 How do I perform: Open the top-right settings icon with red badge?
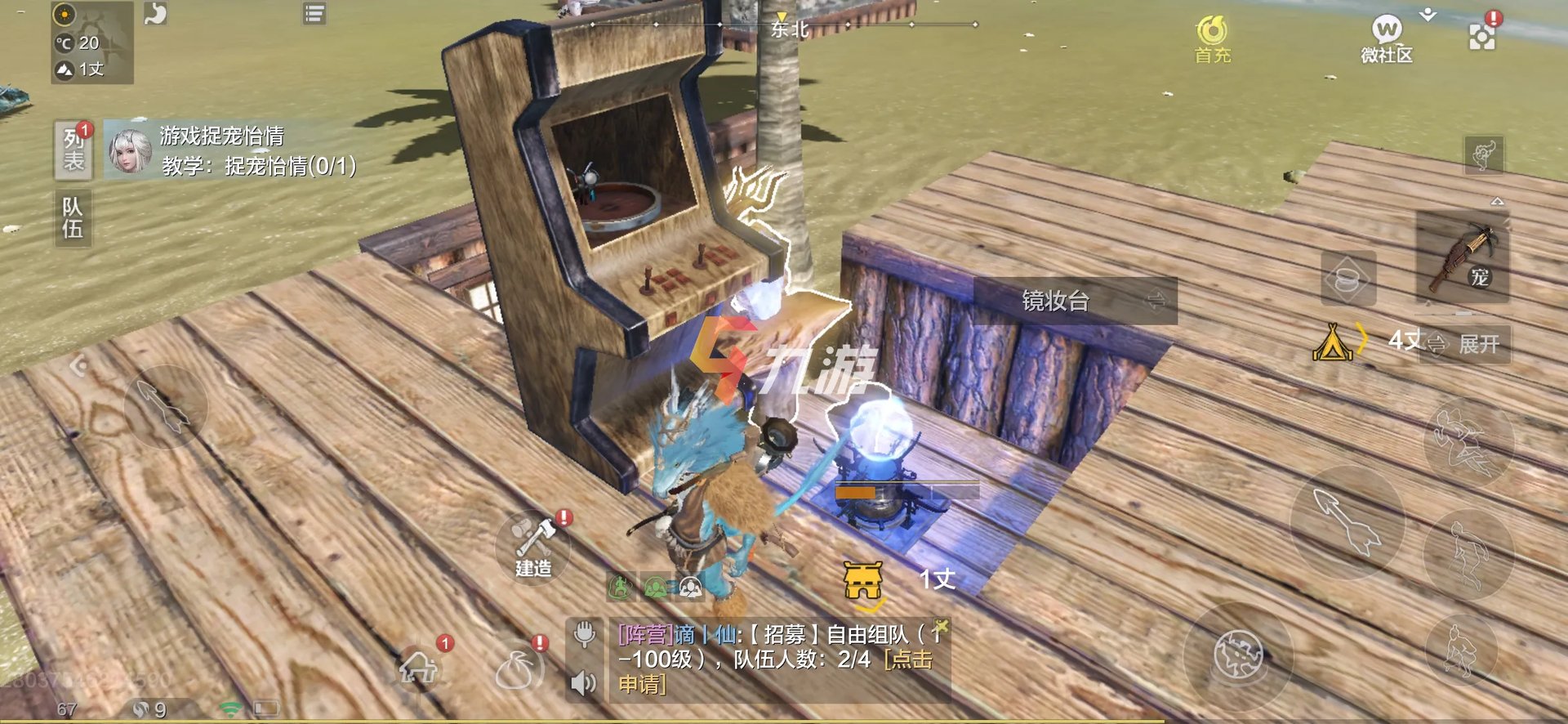coord(1481,35)
